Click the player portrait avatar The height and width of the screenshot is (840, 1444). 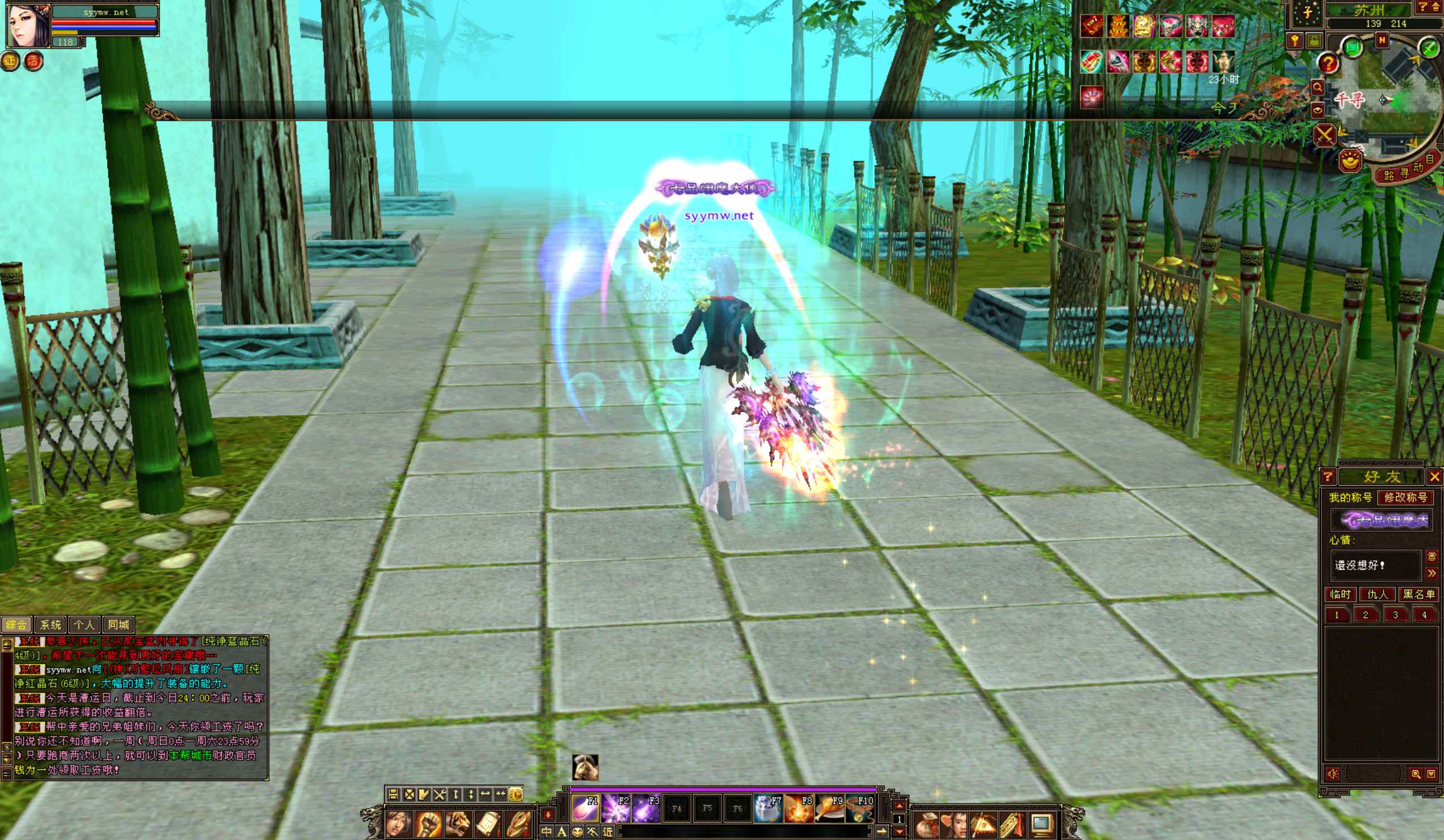(x=28, y=26)
